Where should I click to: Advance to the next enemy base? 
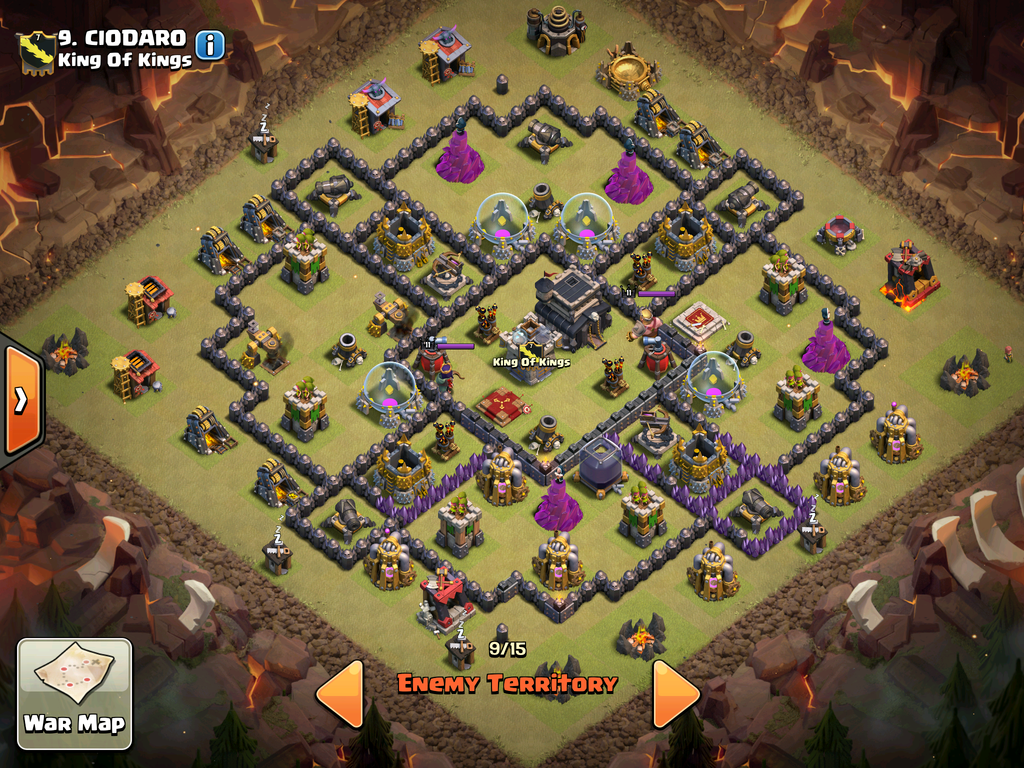click(675, 693)
